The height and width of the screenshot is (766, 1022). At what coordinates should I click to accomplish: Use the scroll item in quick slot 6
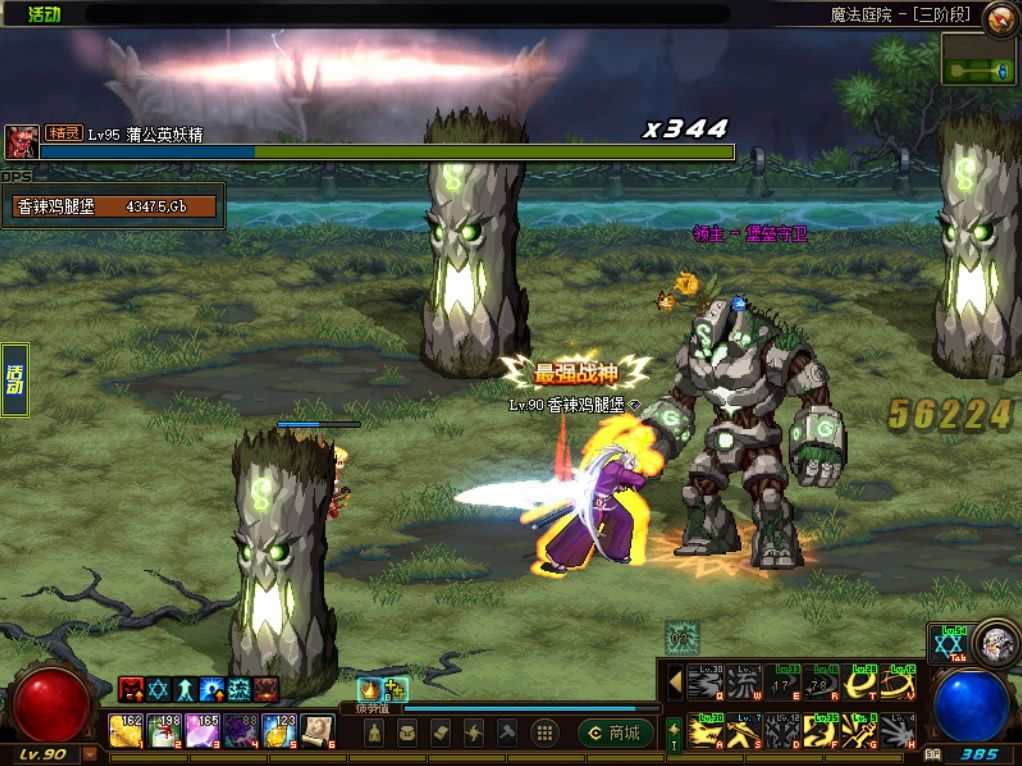(x=318, y=731)
